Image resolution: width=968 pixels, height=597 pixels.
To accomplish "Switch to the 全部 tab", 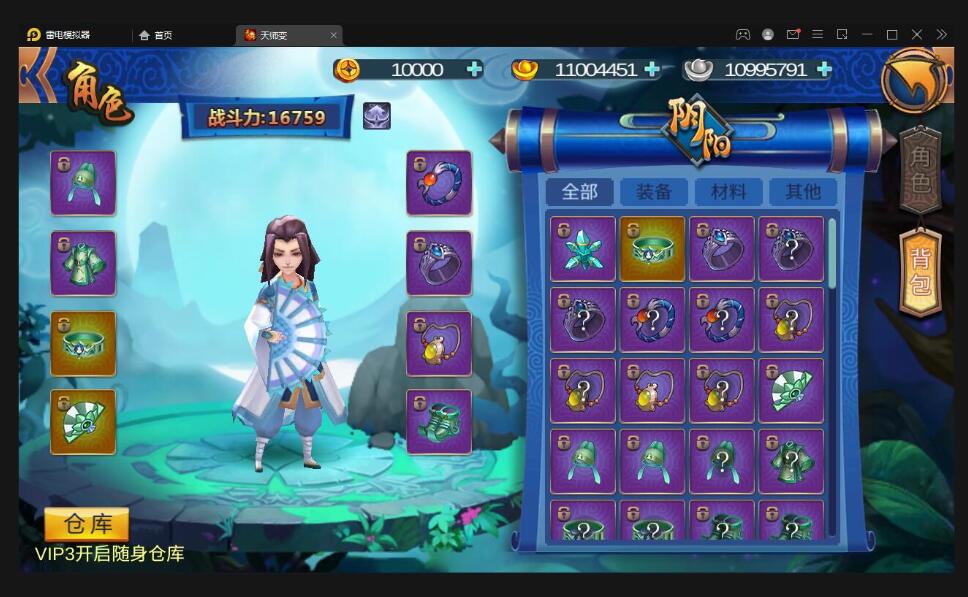I will coord(580,192).
